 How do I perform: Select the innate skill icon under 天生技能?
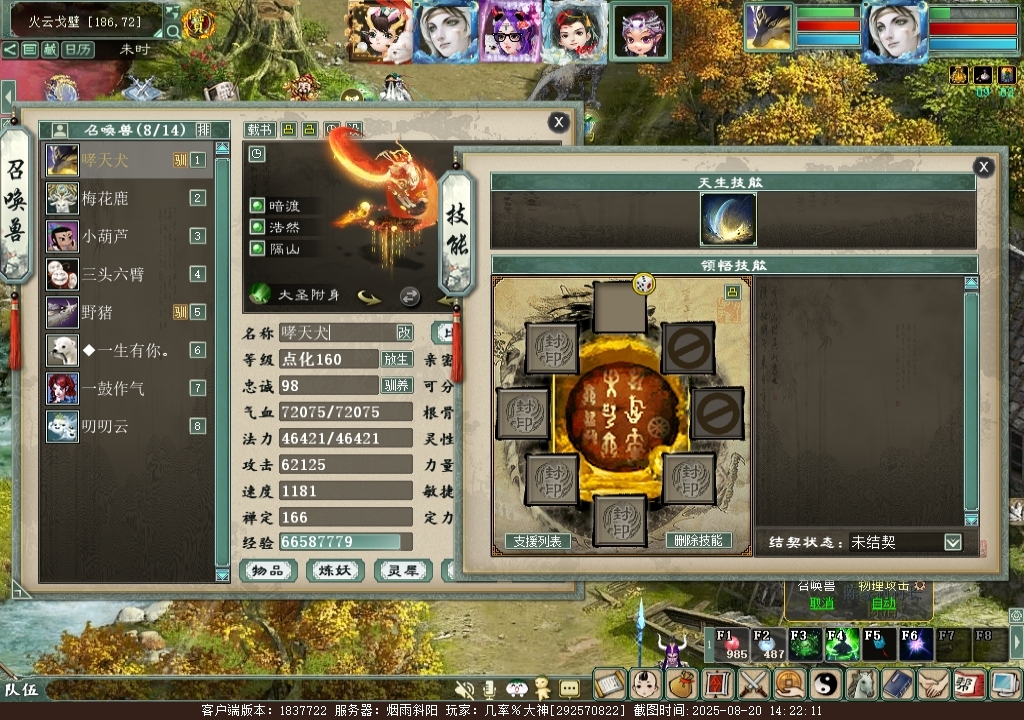728,219
